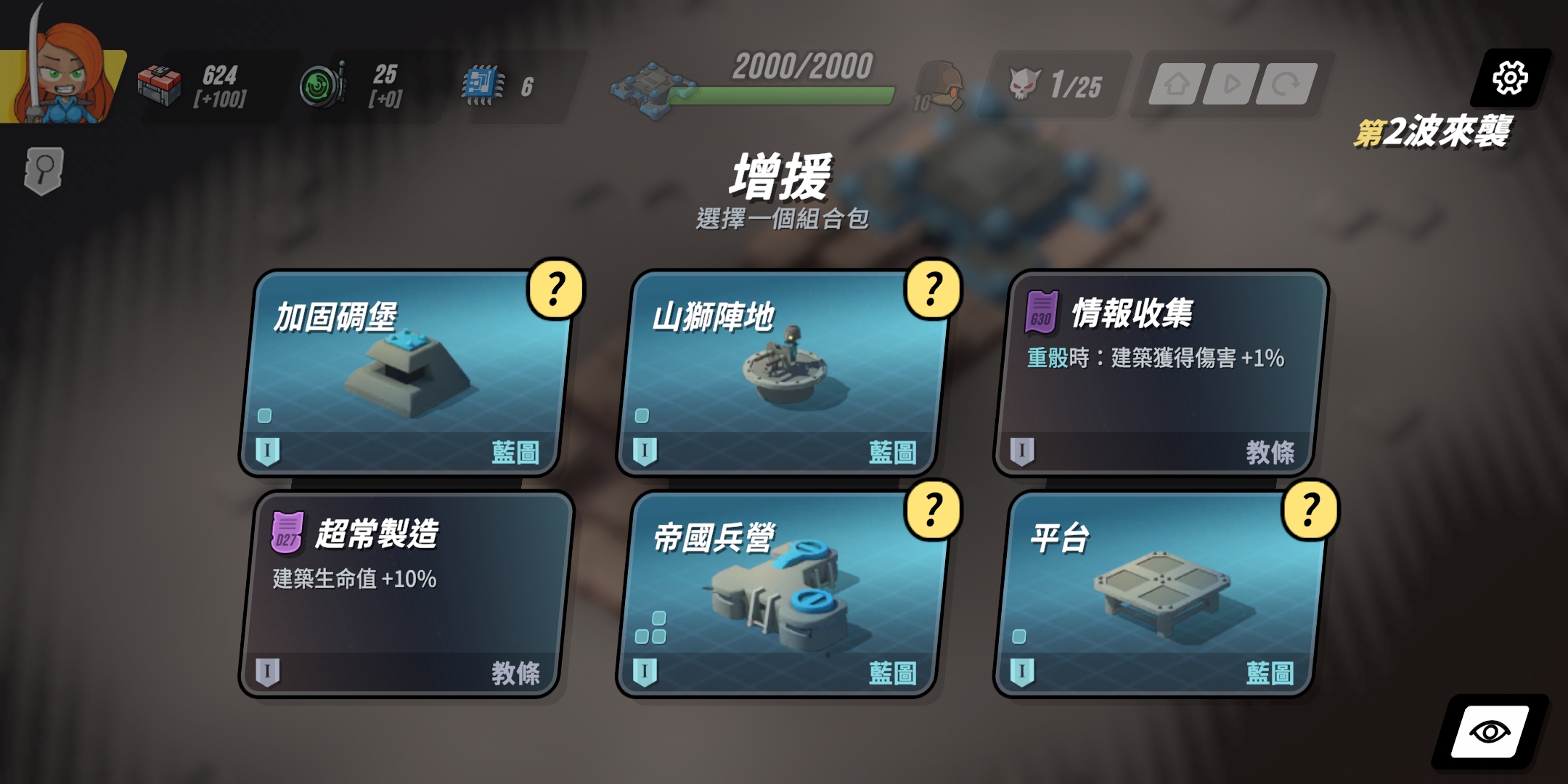
Task: Click the play triangle button
Action: point(1231,85)
